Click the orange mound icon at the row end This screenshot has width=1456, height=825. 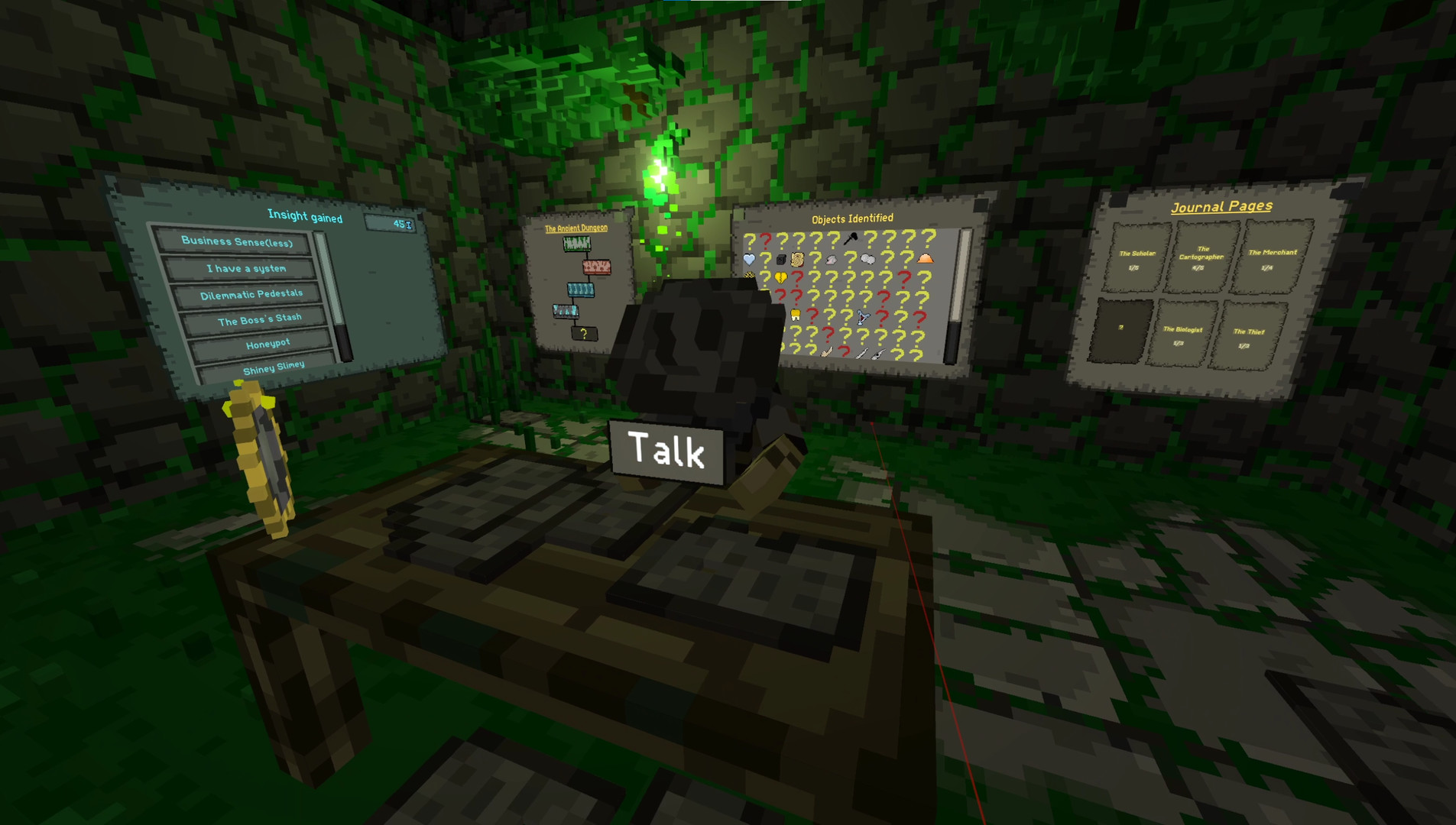coord(926,258)
